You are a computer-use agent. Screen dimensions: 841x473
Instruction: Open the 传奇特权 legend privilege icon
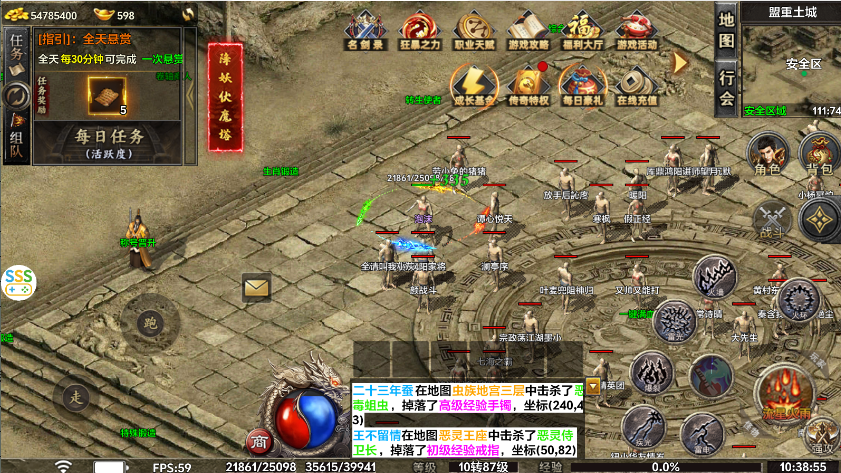(528, 84)
